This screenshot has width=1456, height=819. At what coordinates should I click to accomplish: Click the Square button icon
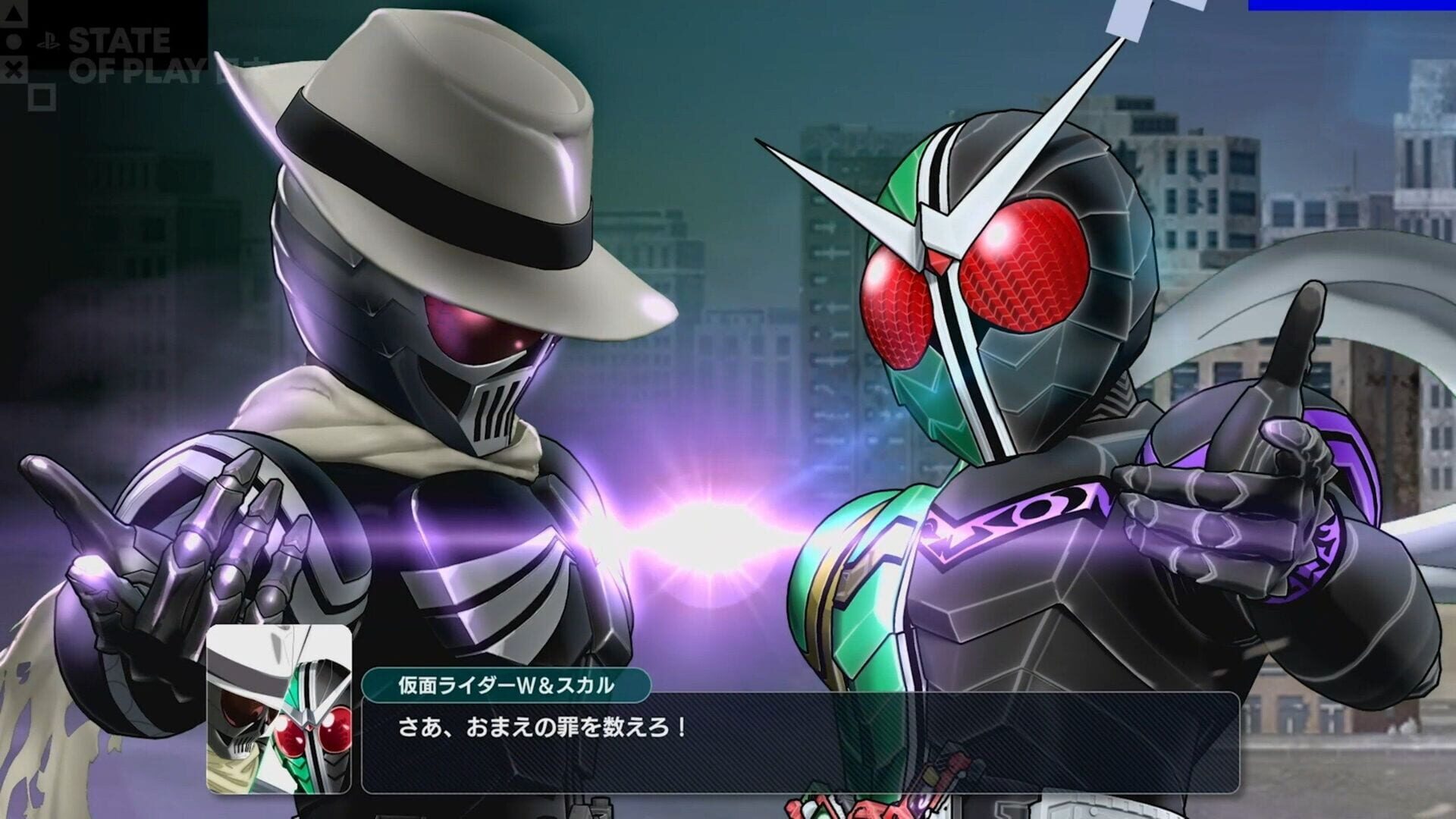pos(42,97)
